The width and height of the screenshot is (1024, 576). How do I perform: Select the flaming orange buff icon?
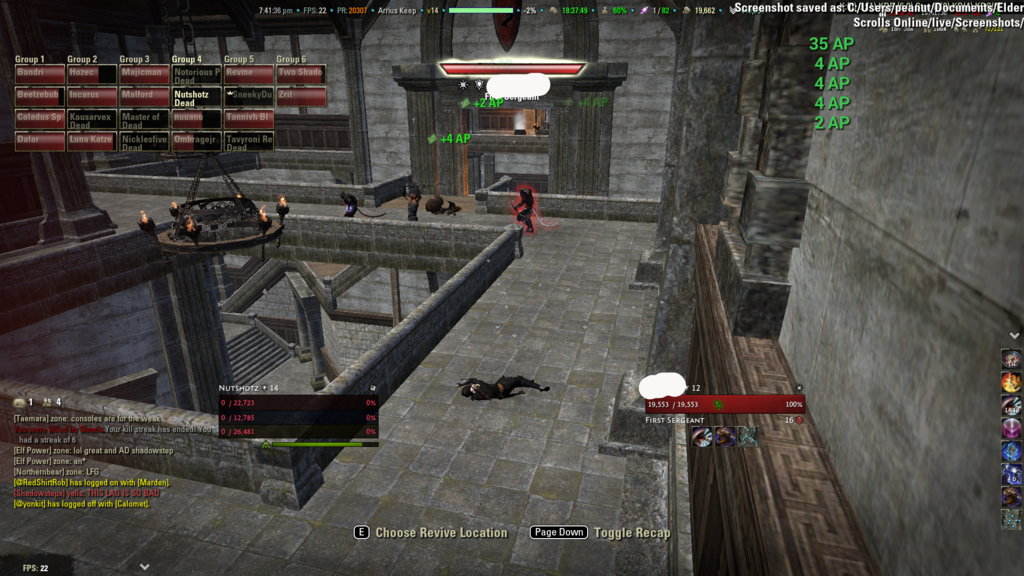(1012, 382)
